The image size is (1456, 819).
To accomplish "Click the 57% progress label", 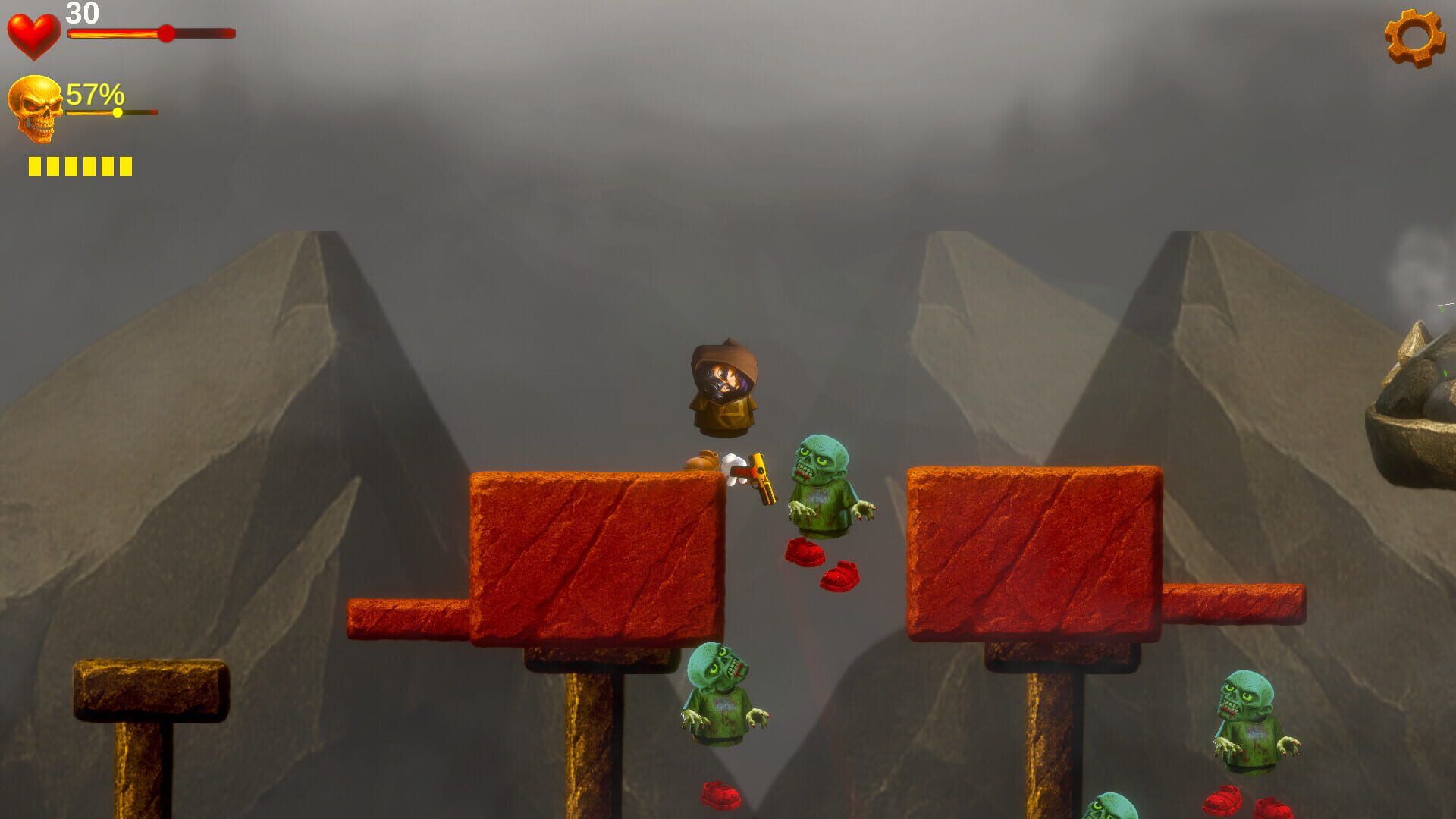I will point(93,95).
